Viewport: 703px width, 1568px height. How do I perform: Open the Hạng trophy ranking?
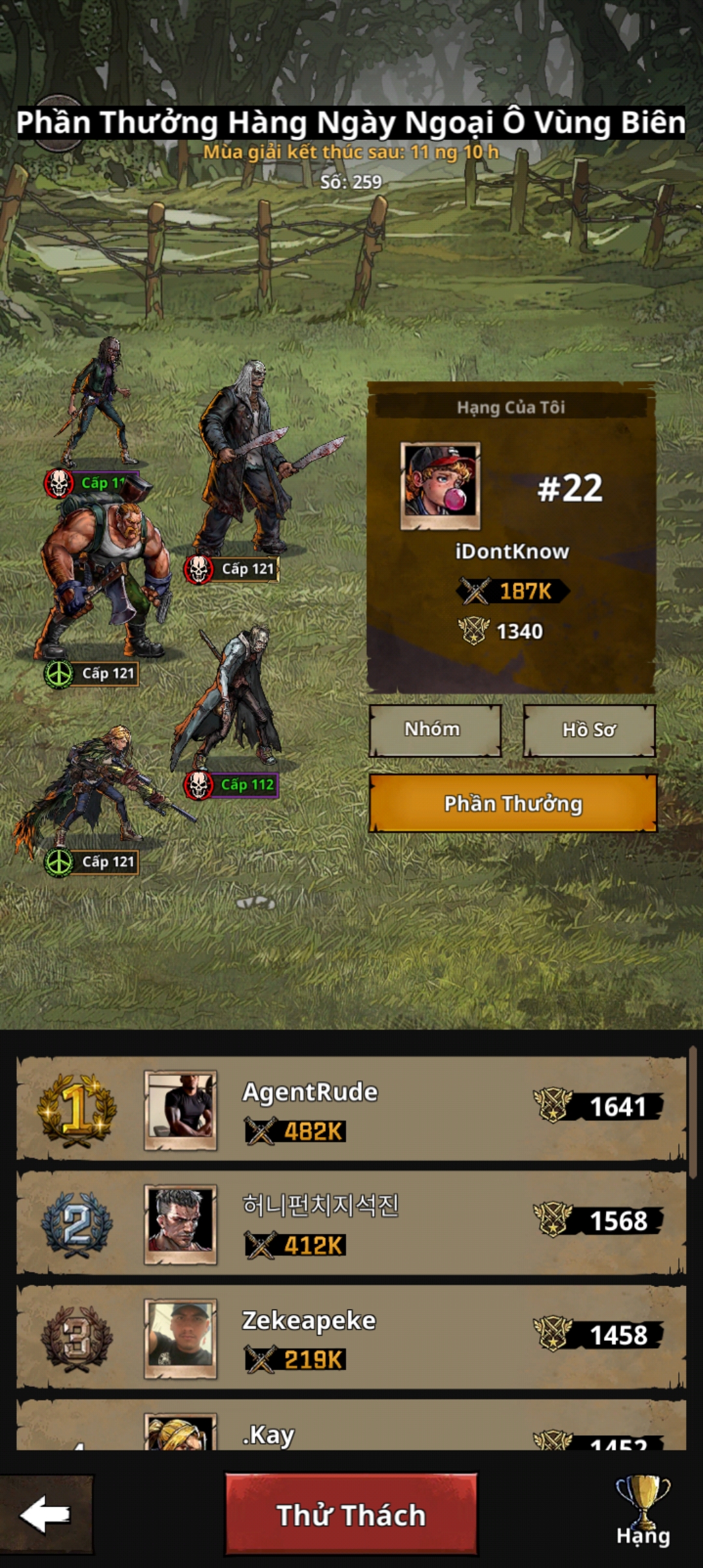(642, 1512)
